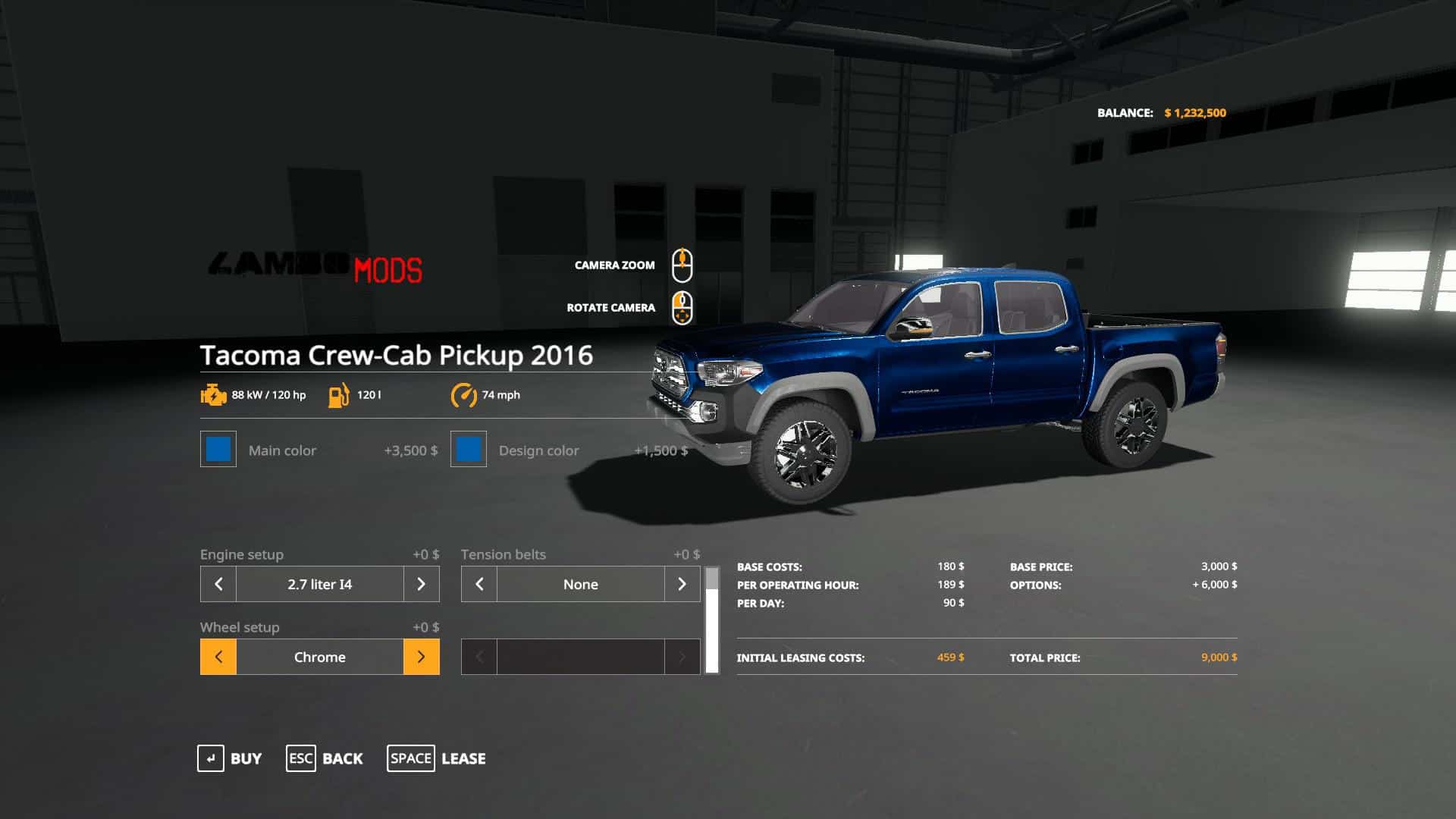Lease the Tacoma pickup
The height and width of the screenshot is (819, 1456).
pyautogui.click(x=436, y=758)
